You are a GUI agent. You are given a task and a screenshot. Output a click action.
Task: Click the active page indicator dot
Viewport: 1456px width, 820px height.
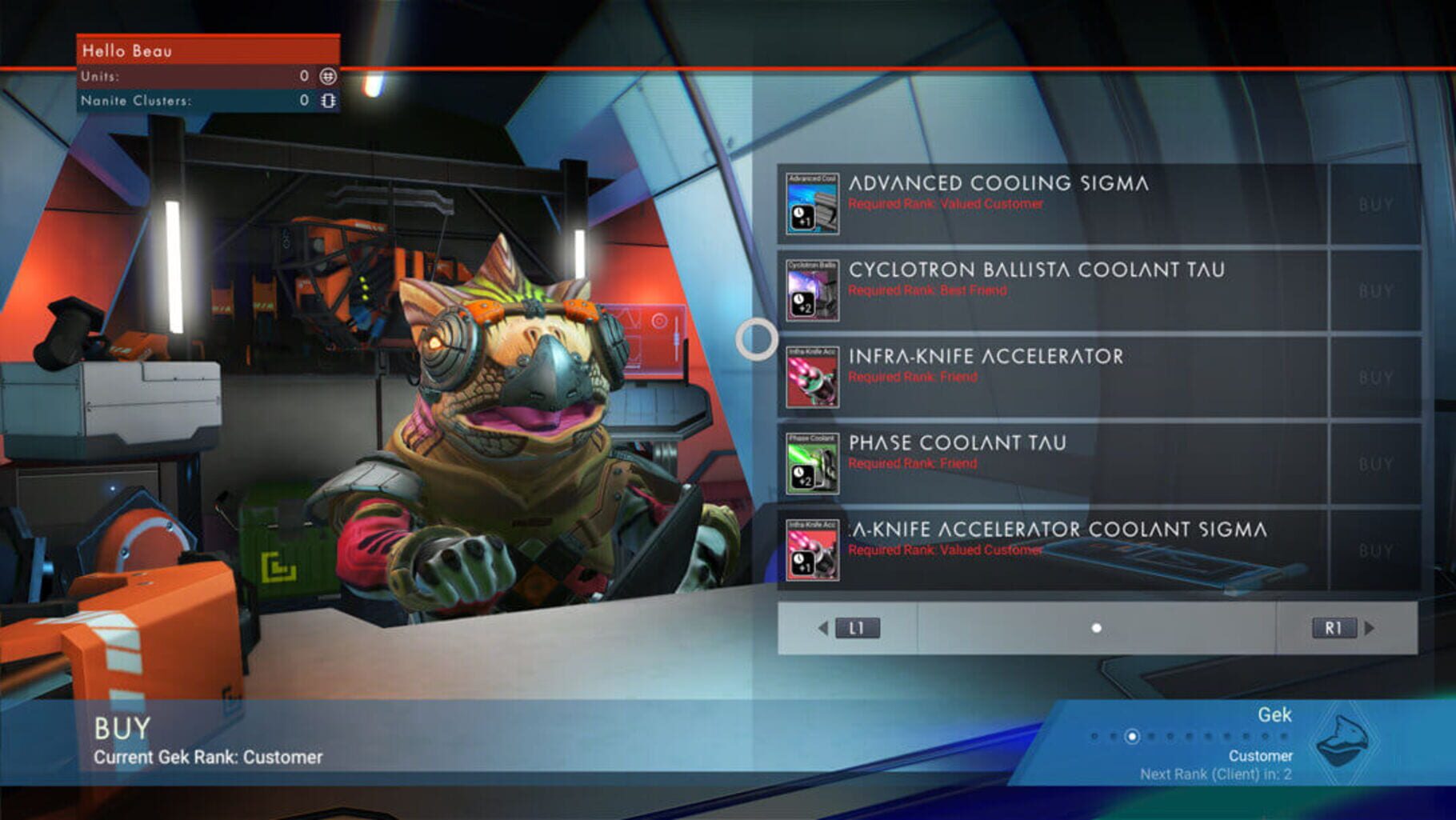pyautogui.click(x=1094, y=628)
